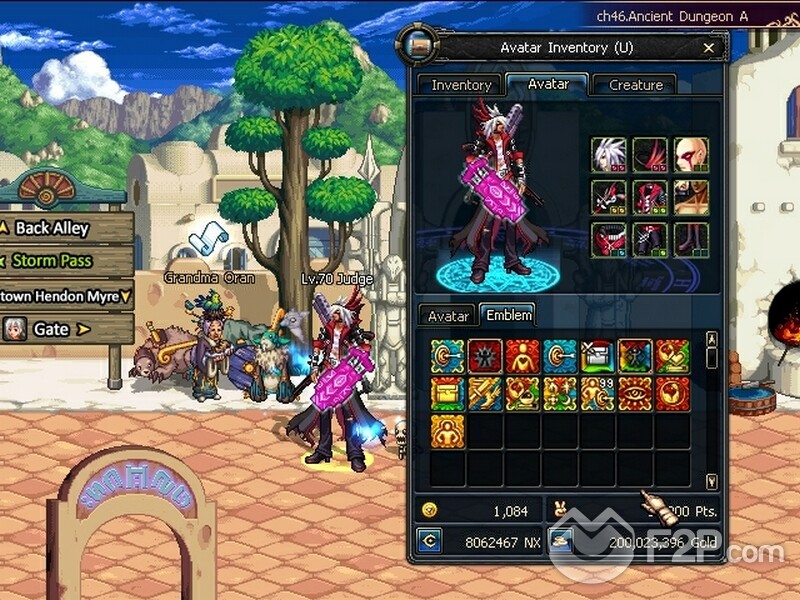This screenshot has width=800, height=600.
Task: Click the emblem list's down arrow
Action: click(x=711, y=481)
